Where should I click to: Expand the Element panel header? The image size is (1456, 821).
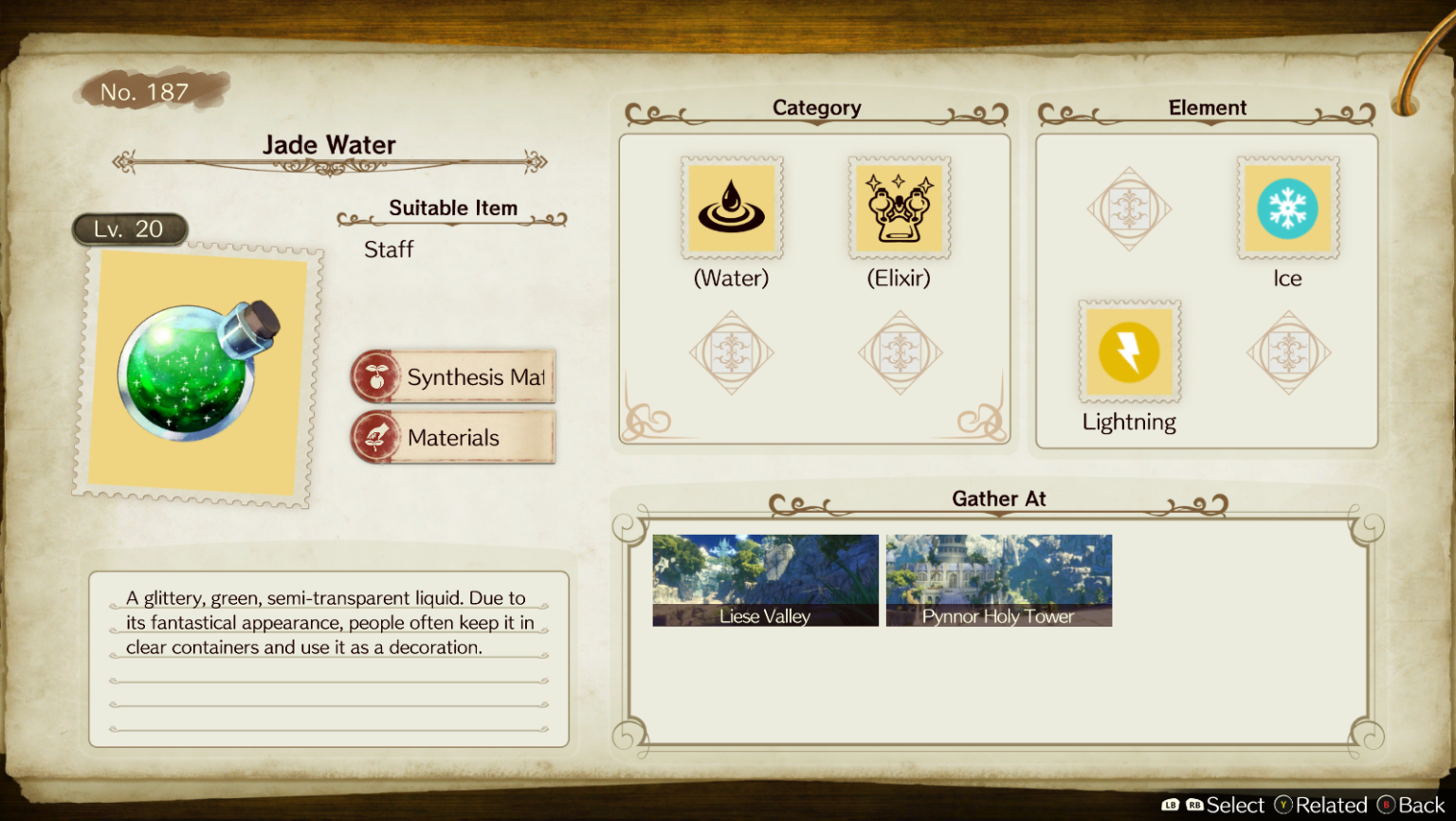(1208, 108)
